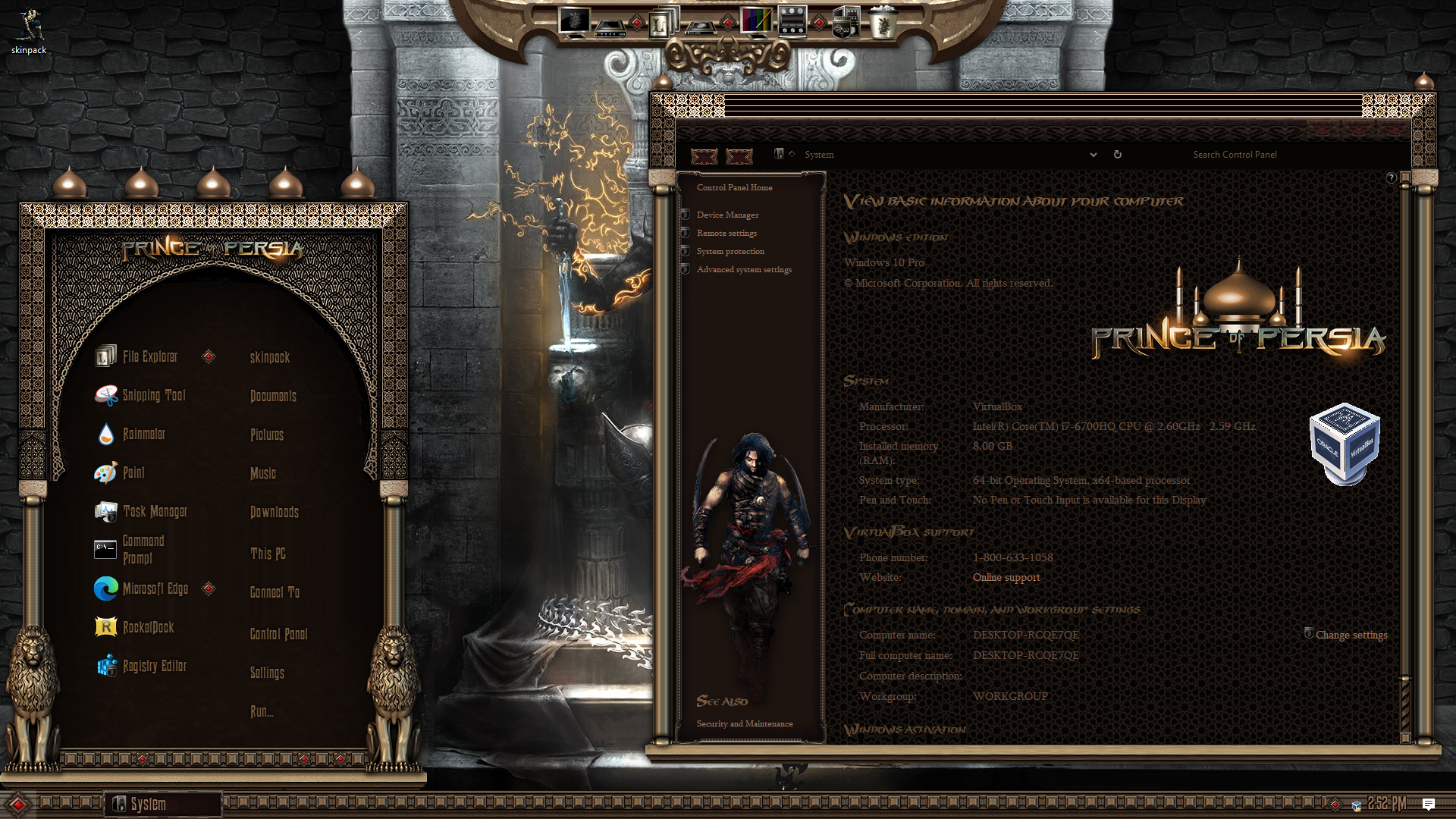The height and width of the screenshot is (819, 1456).
Task: Select the Run... entry
Action: coord(262,711)
